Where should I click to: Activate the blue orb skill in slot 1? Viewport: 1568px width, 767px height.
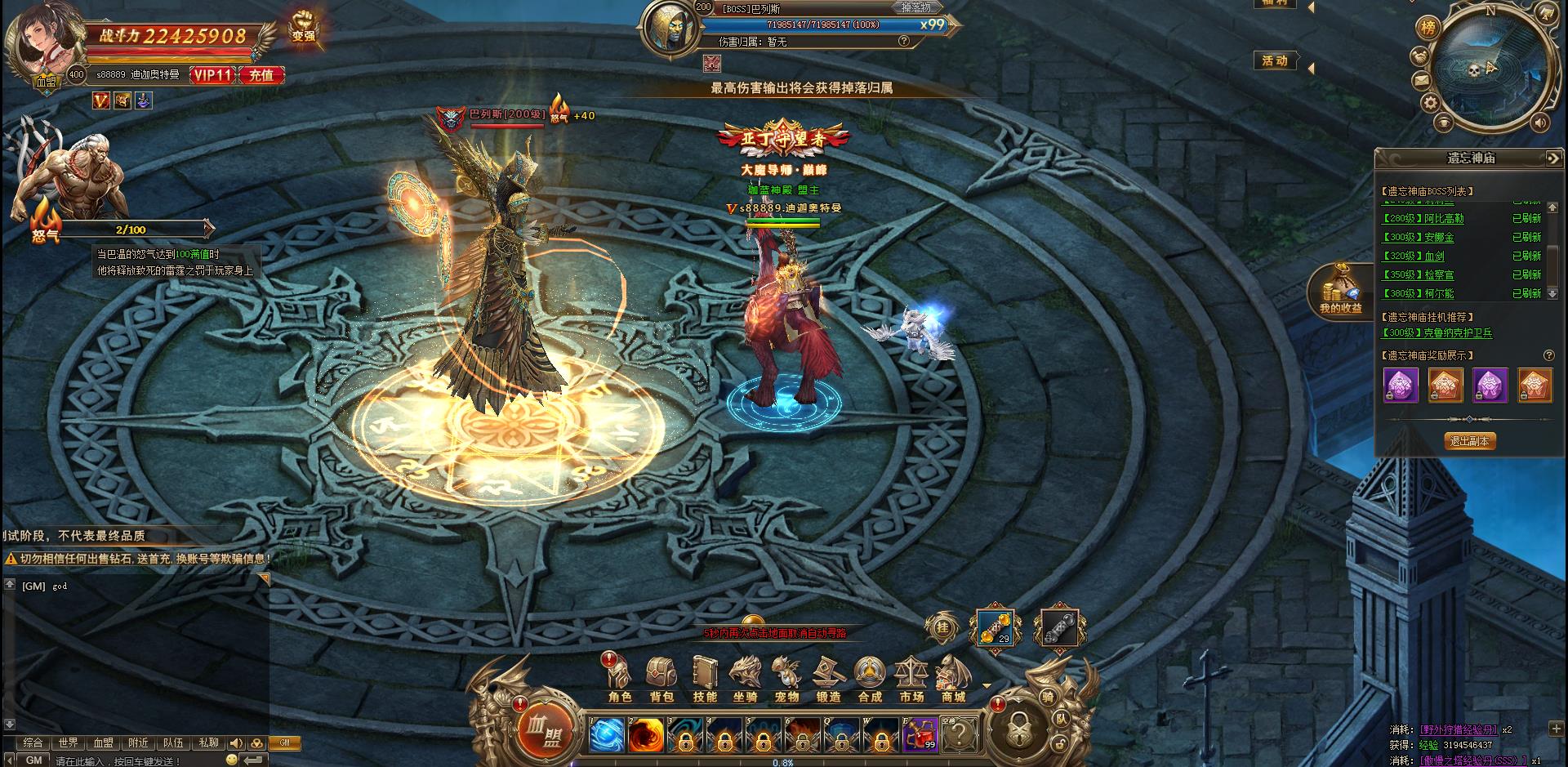tap(607, 736)
